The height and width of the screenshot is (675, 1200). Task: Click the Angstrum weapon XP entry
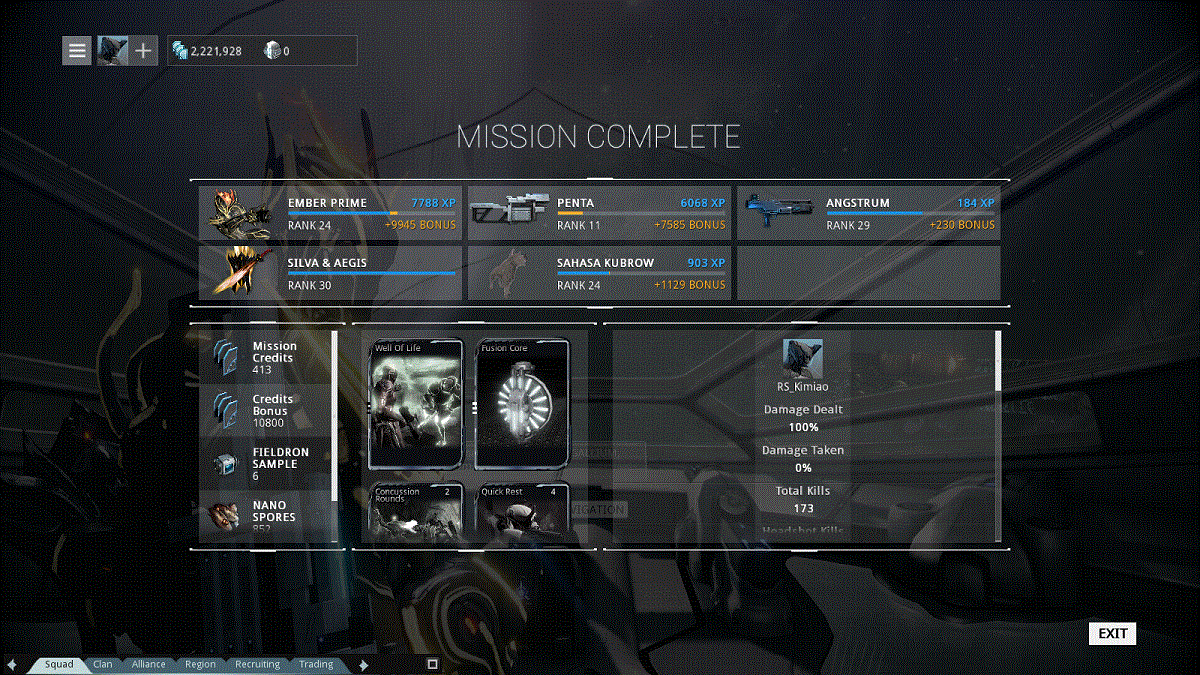coord(868,213)
